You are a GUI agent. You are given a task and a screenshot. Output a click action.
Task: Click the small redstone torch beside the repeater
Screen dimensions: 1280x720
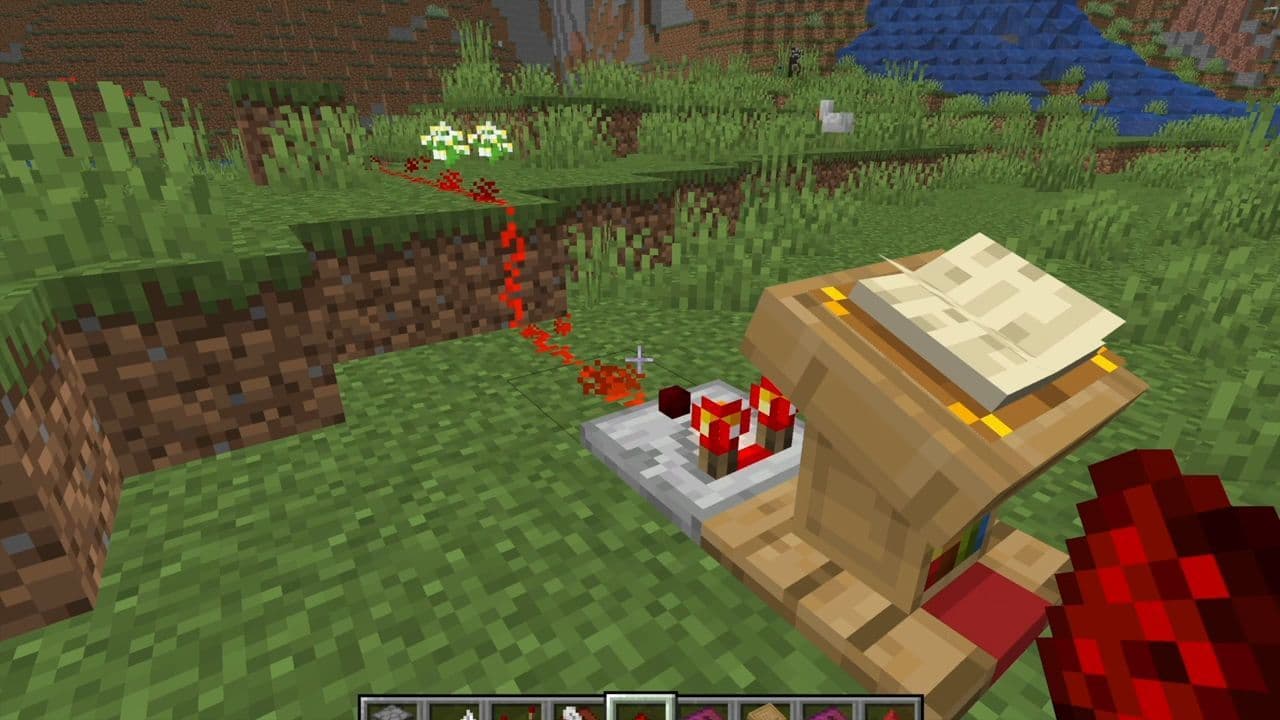click(x=670, y=400)
